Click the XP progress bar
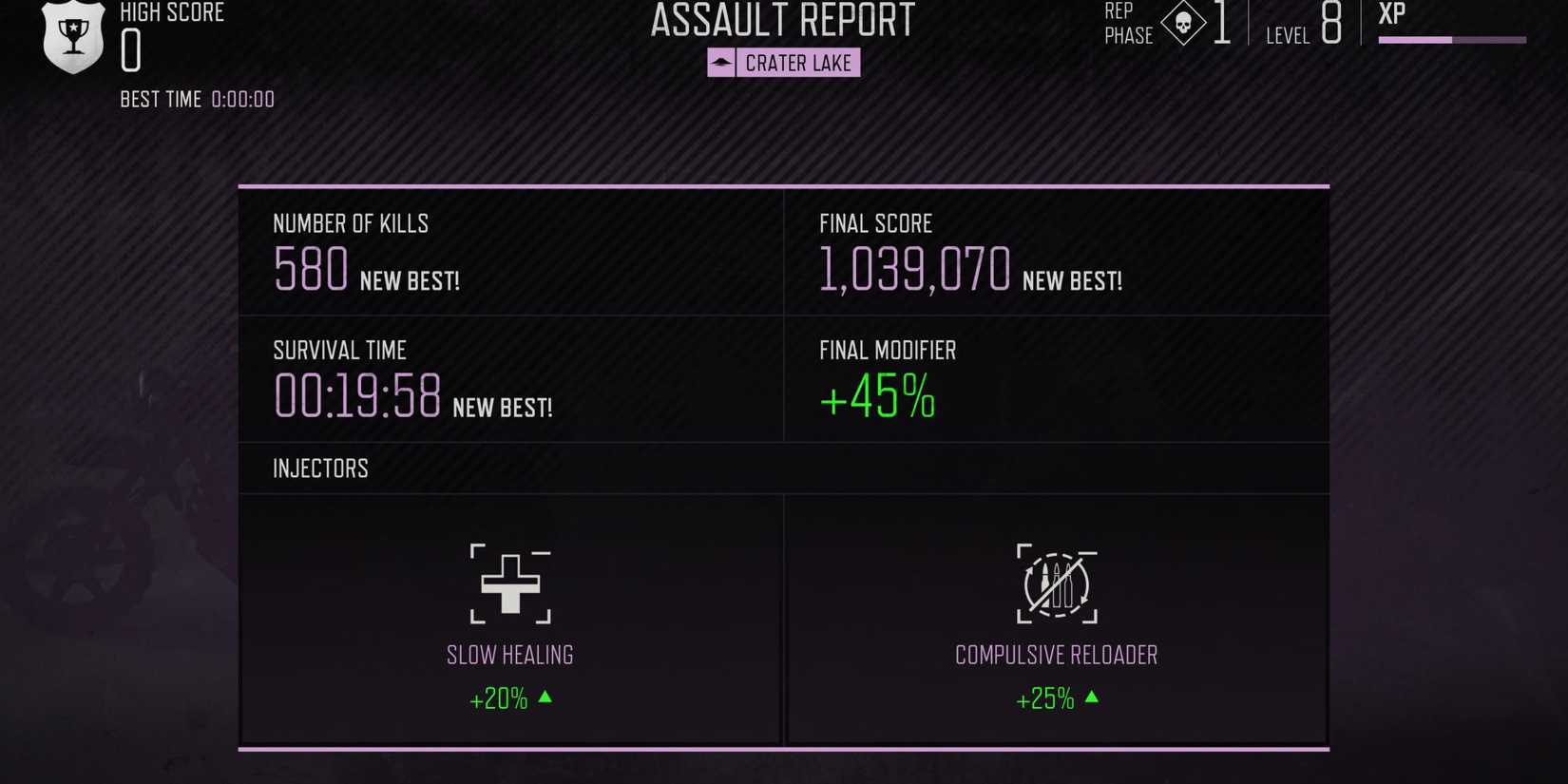This screenshot has width=1568, height=784. [1451, 40]
